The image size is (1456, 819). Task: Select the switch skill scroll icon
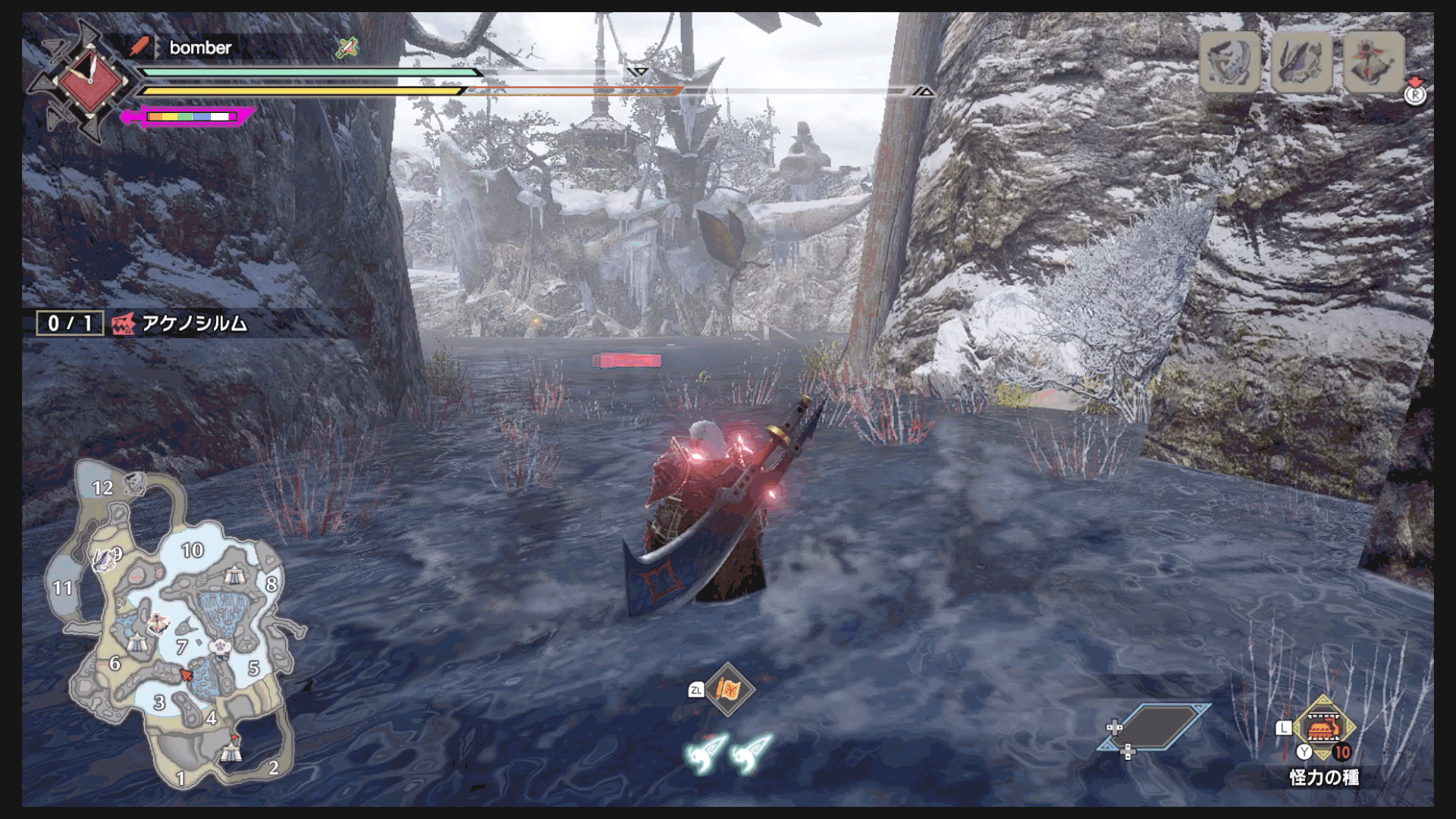(x=730, y=689)
